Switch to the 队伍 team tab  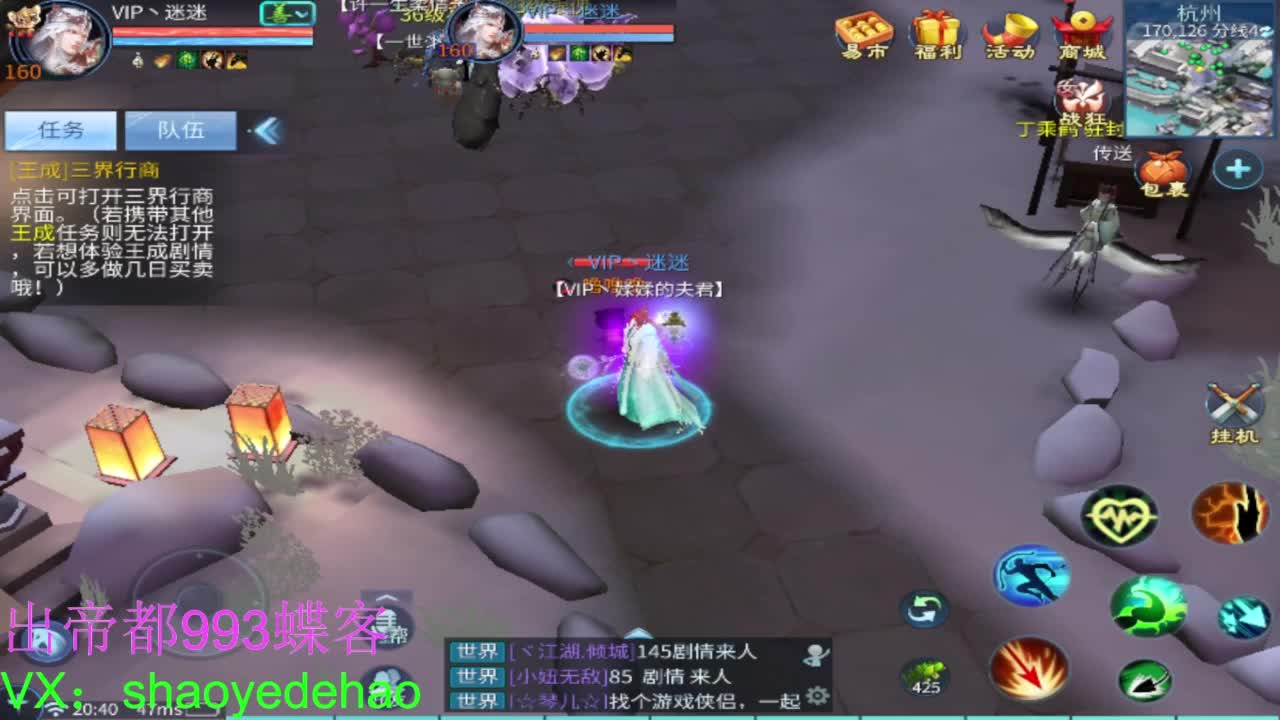point(182,130)
